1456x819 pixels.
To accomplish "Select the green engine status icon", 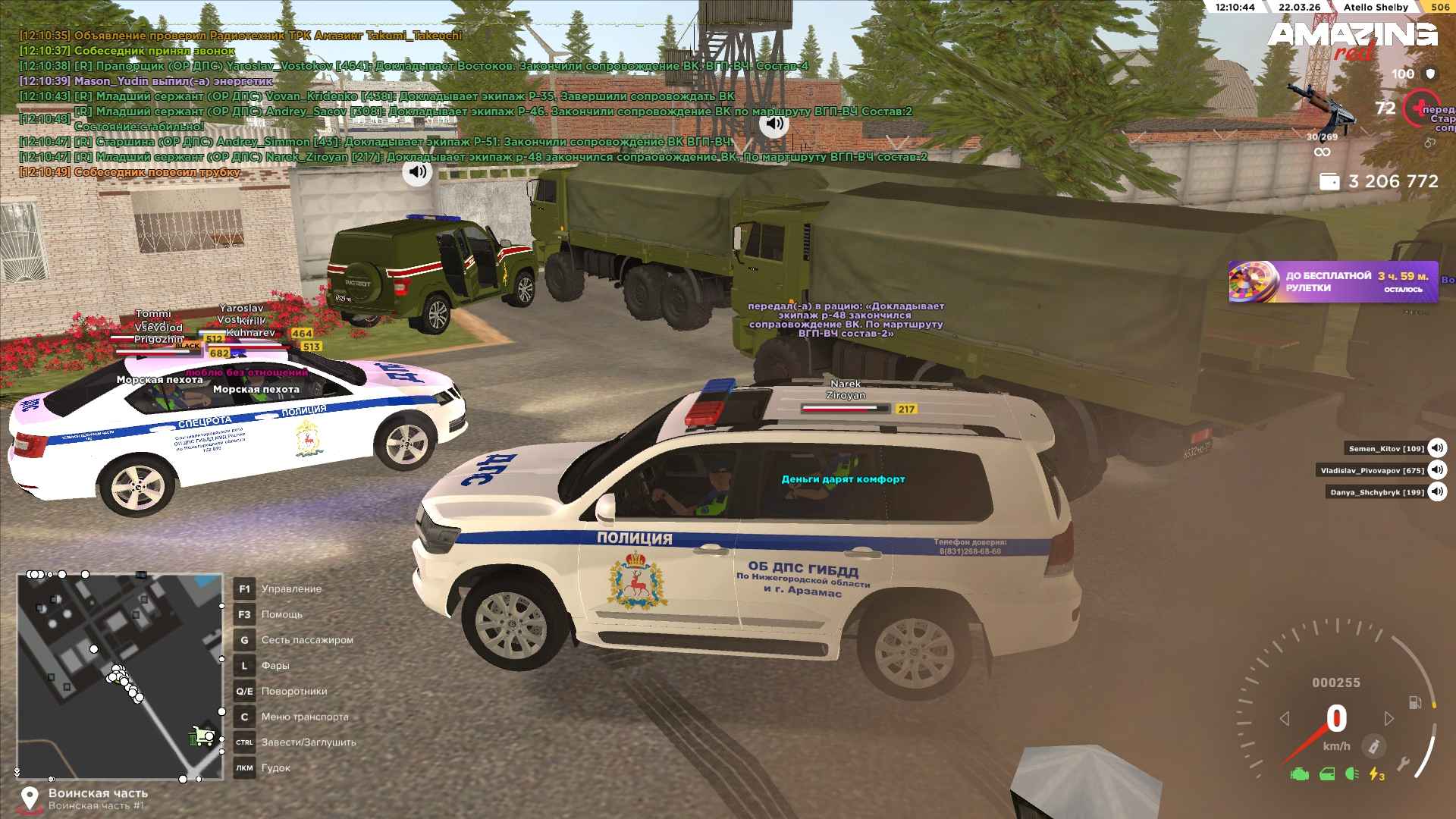I will tap(1299, 774).
